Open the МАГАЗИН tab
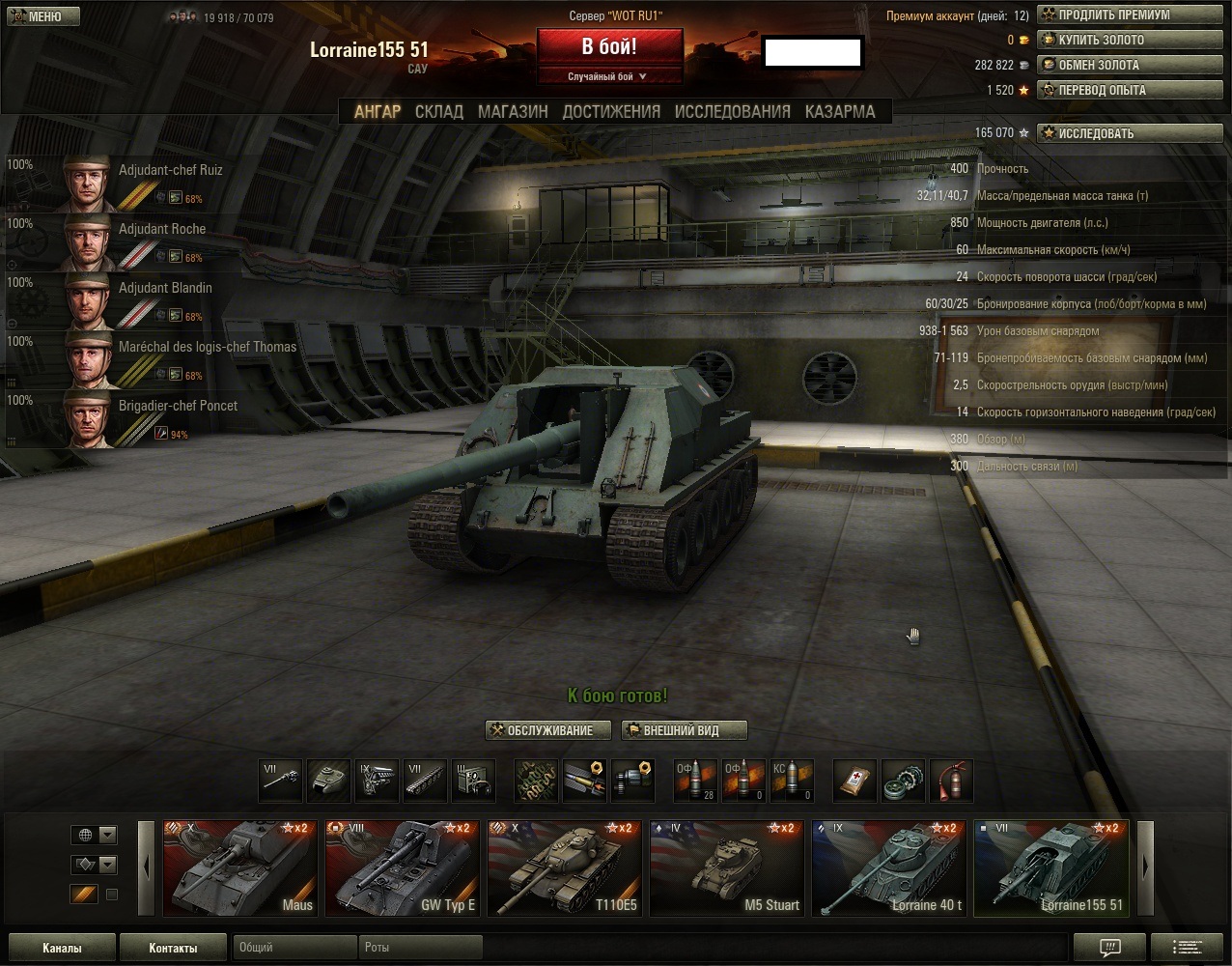This screenshot has height=966, width=1232. click(513, 112)
